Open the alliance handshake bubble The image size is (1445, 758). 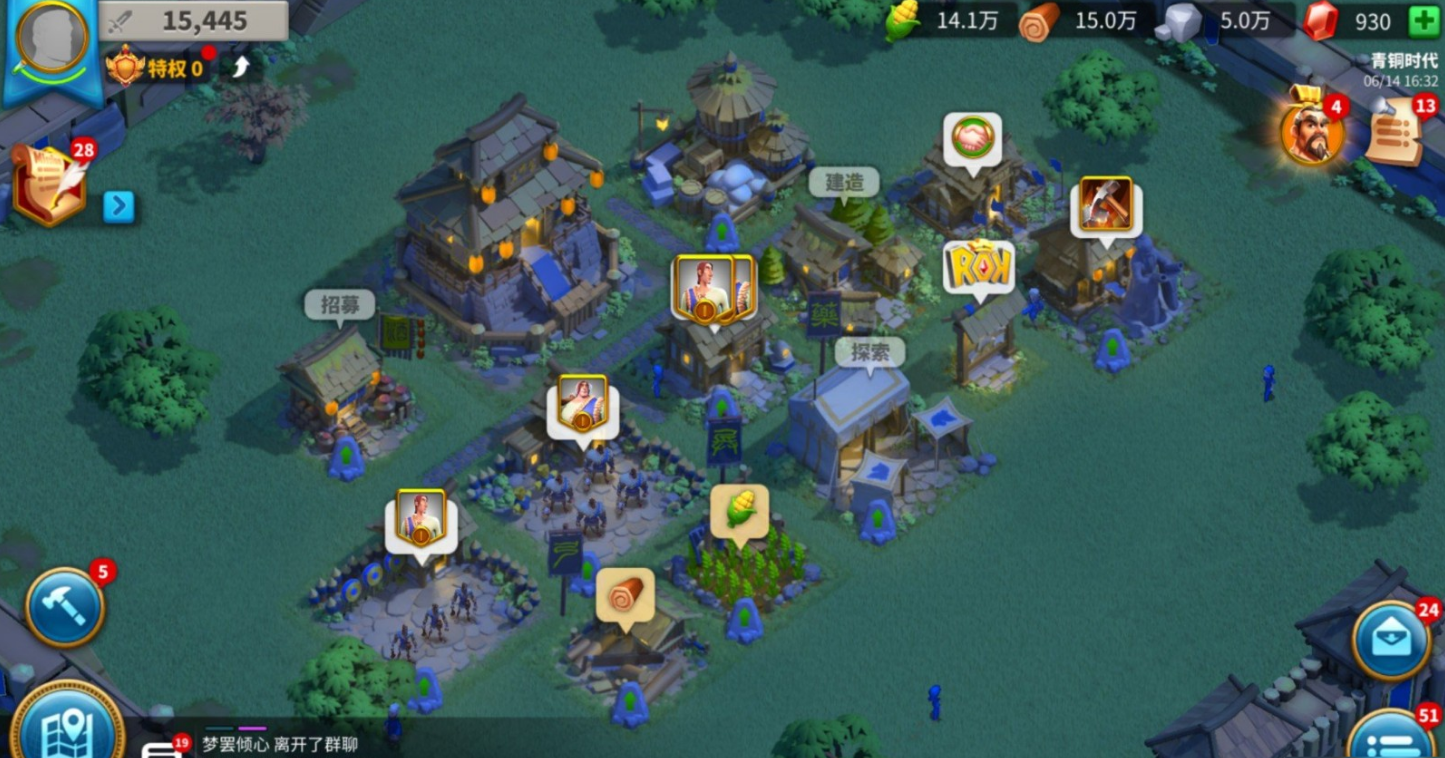coord(972,137)
